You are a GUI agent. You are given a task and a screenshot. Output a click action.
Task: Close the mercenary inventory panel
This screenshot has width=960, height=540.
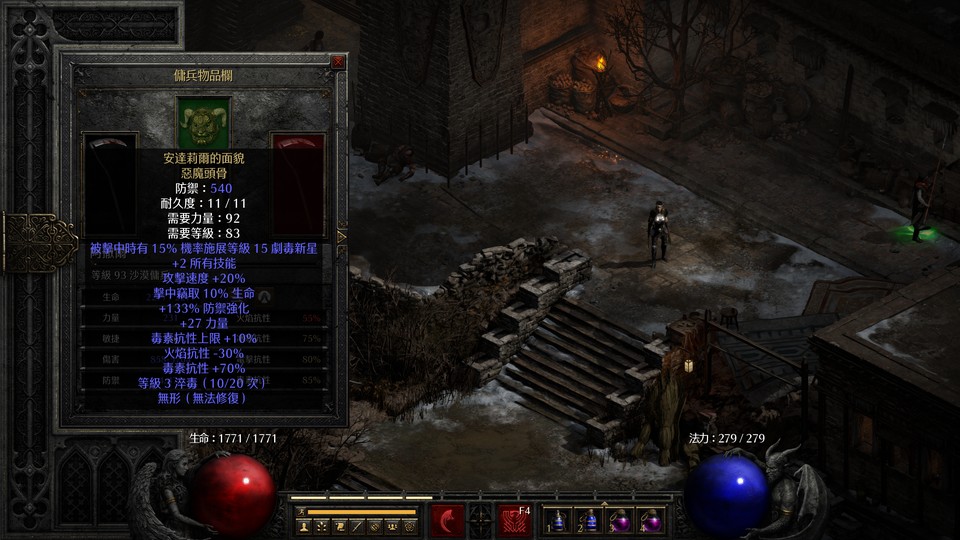tap(338, 62)
